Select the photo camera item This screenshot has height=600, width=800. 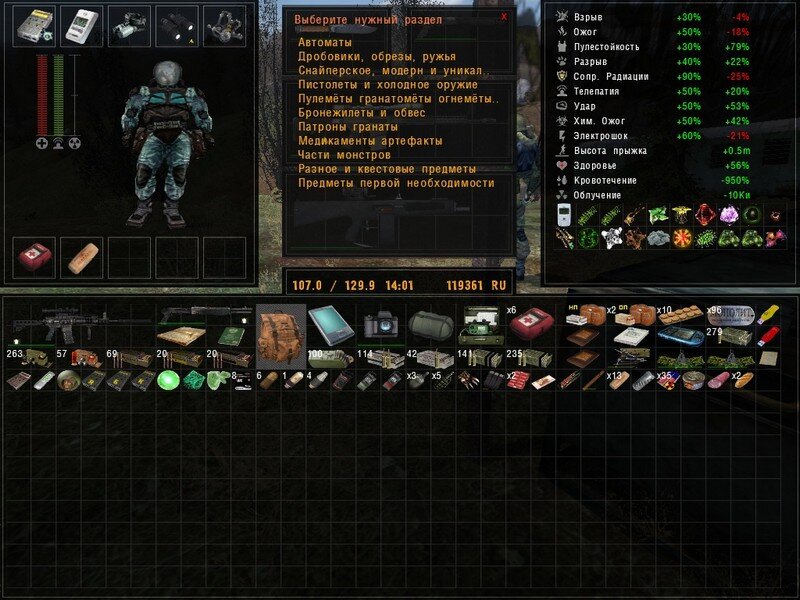(x=380, y=323)
